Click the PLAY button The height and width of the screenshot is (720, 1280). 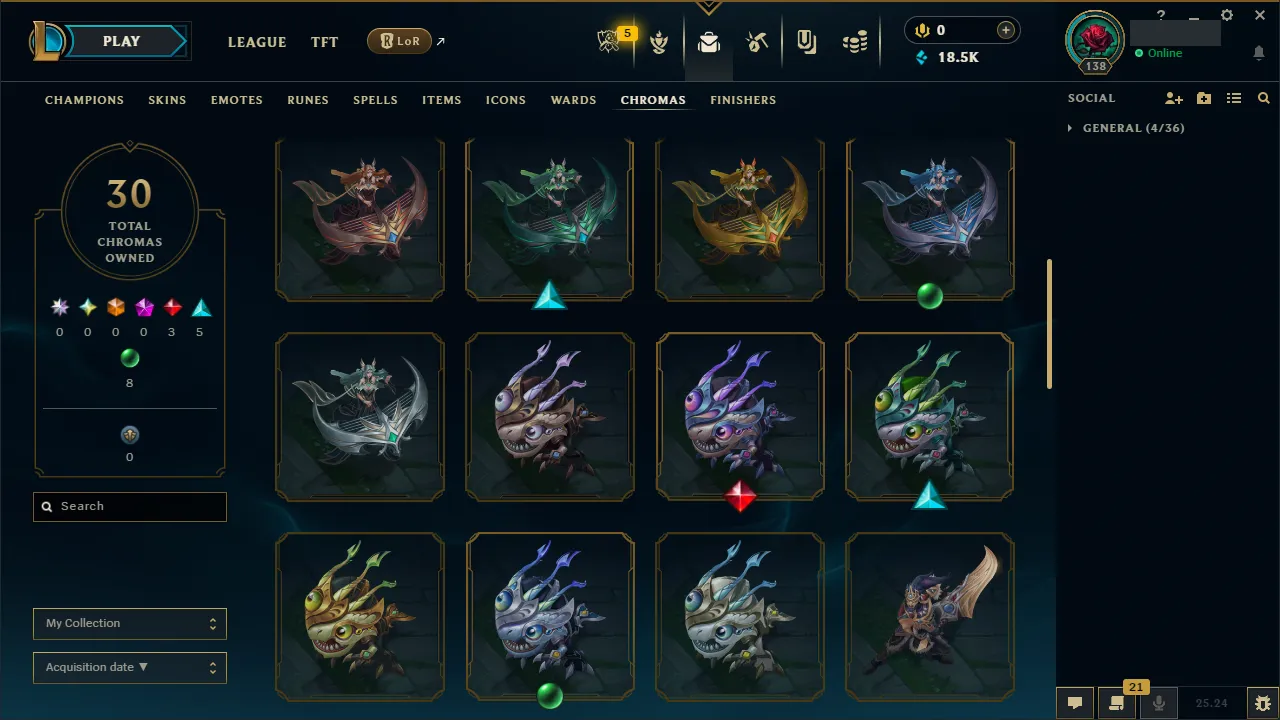[121, 41]
